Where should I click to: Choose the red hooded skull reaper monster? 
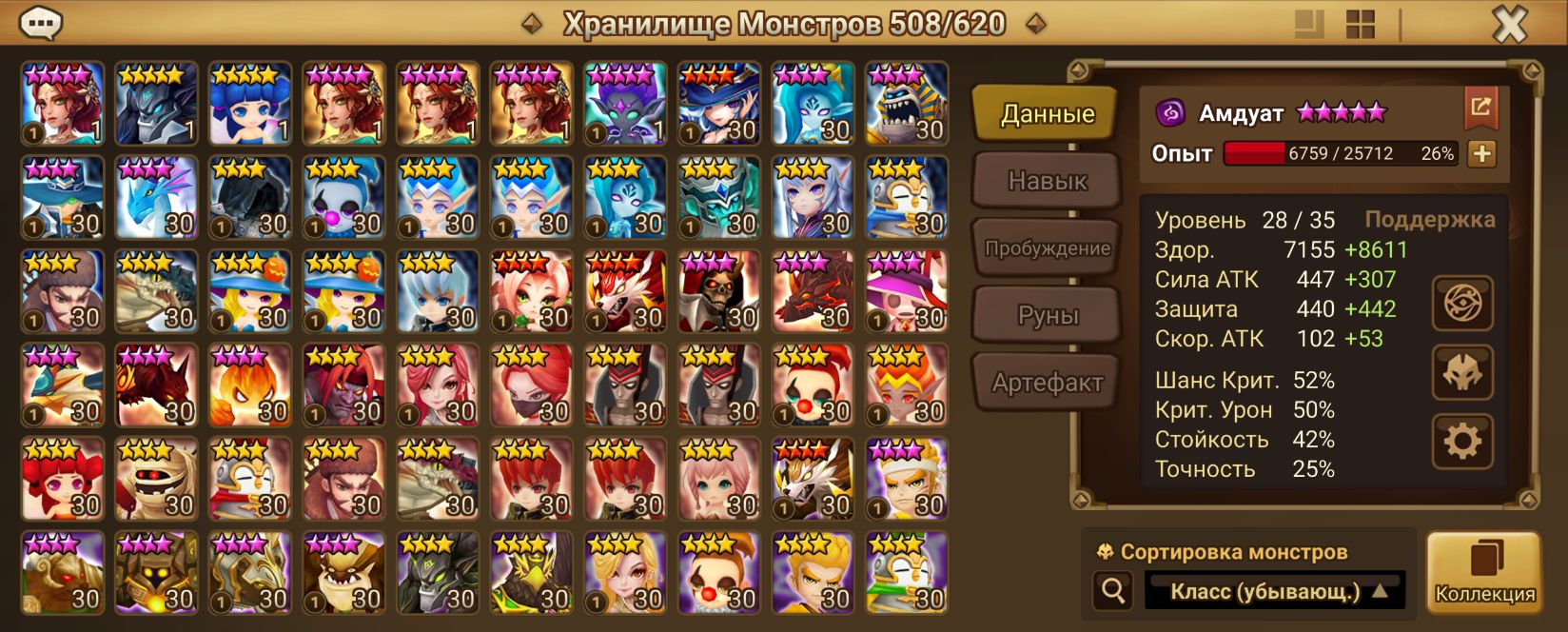(719, 291)
